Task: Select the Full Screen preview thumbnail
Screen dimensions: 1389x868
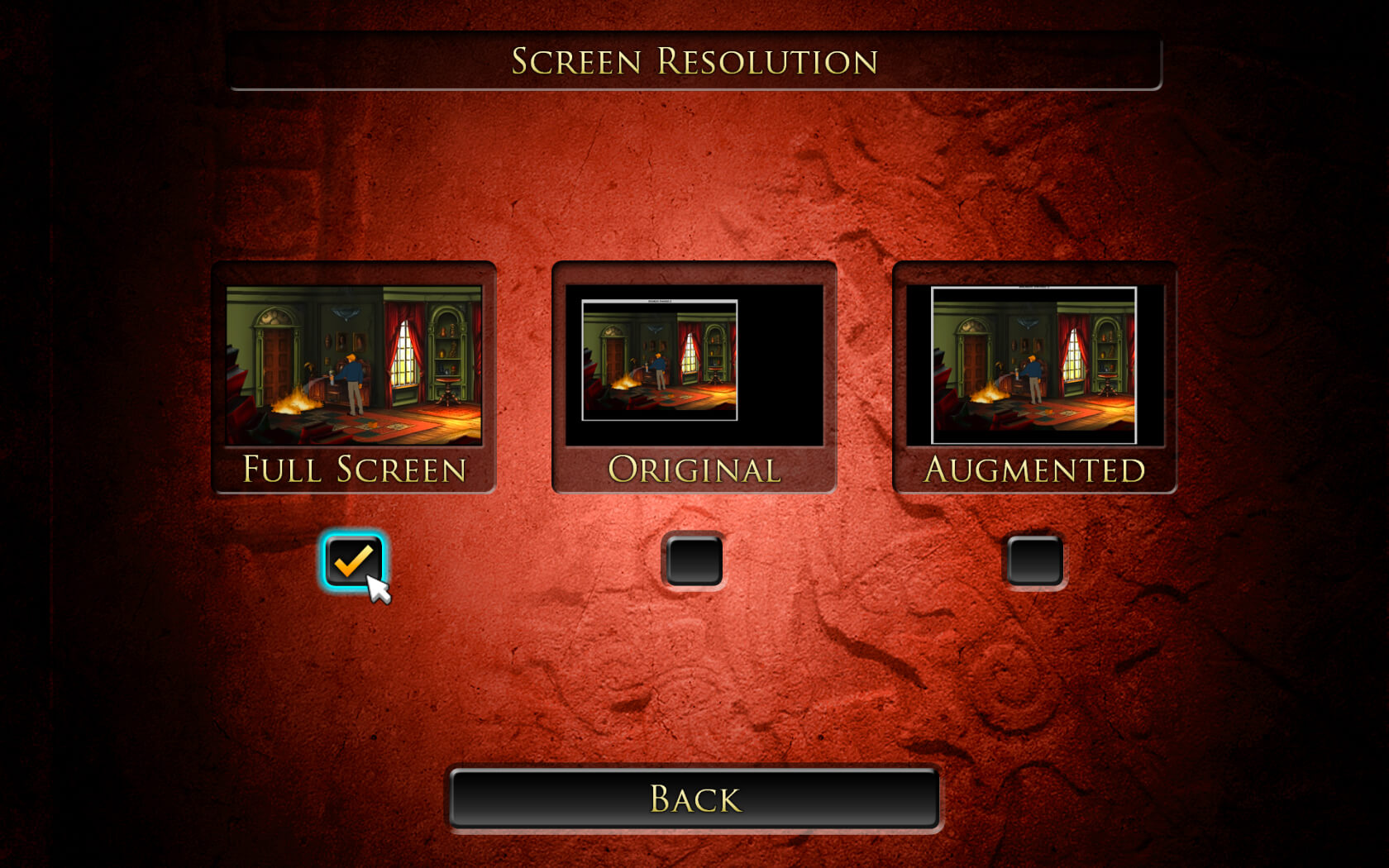Action: 354,365
